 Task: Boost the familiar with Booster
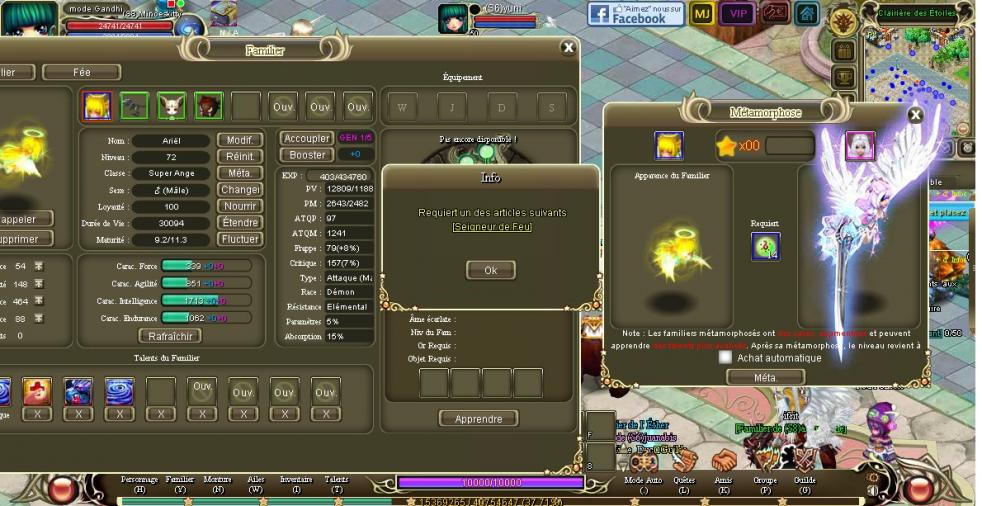pos(306,155)
